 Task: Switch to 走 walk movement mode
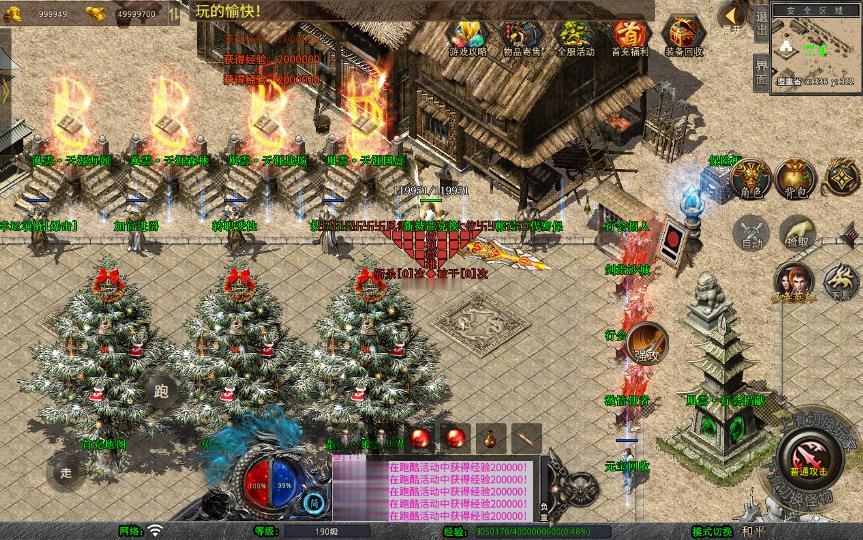click(66, 472)
